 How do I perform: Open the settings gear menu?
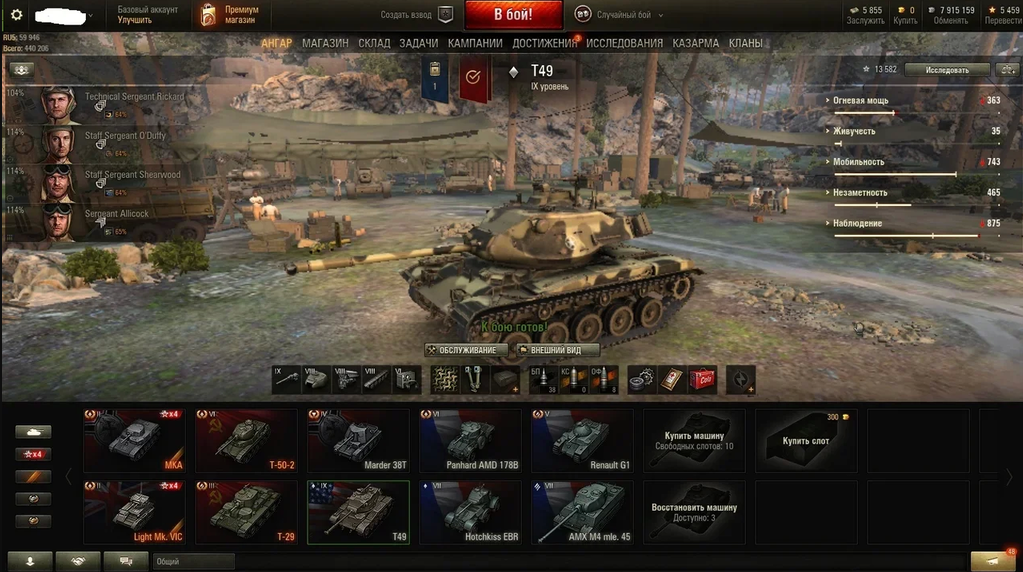[x=16, y=15]
